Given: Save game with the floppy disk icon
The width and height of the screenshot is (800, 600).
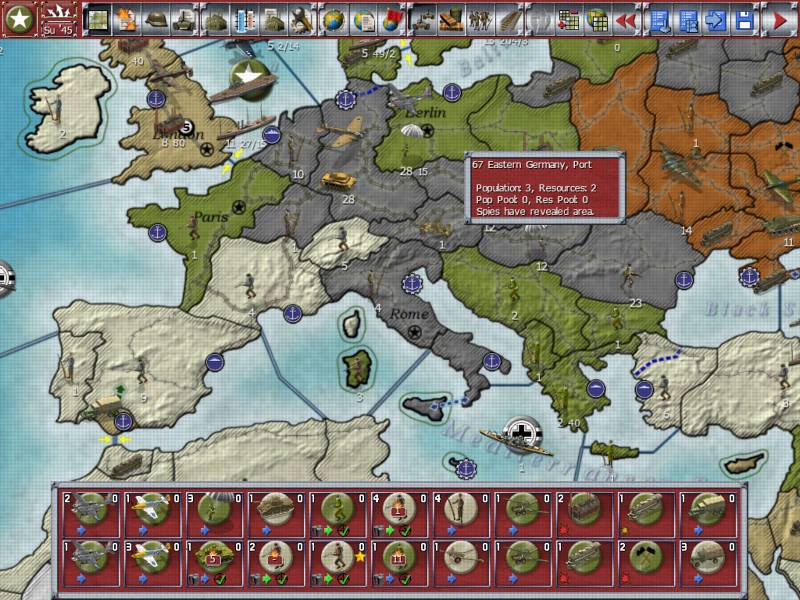Looking at the screenshot, I should point(744,19).
